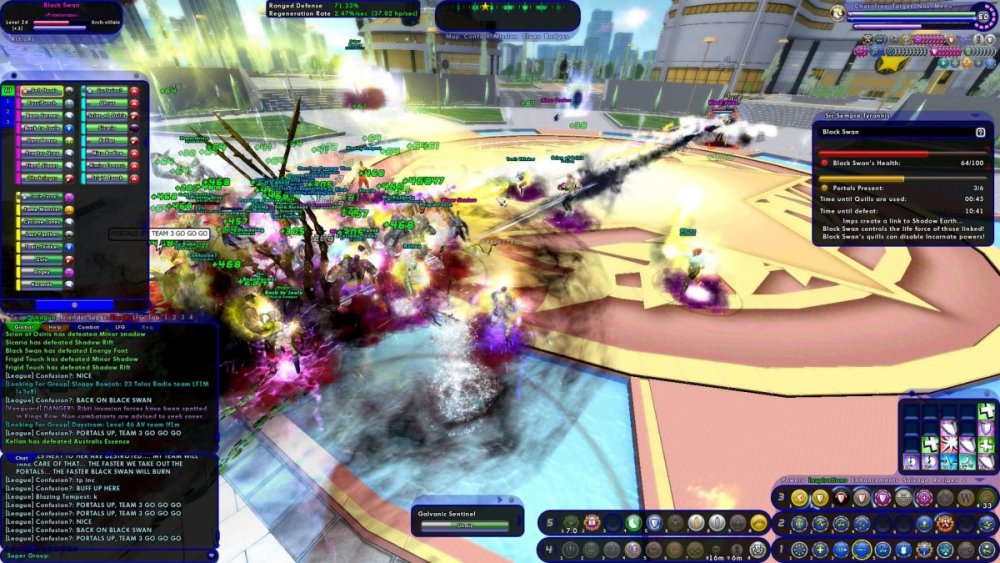1000x563 pixels.
Task: Open the LFG chat tab
Action: point(120,327)
